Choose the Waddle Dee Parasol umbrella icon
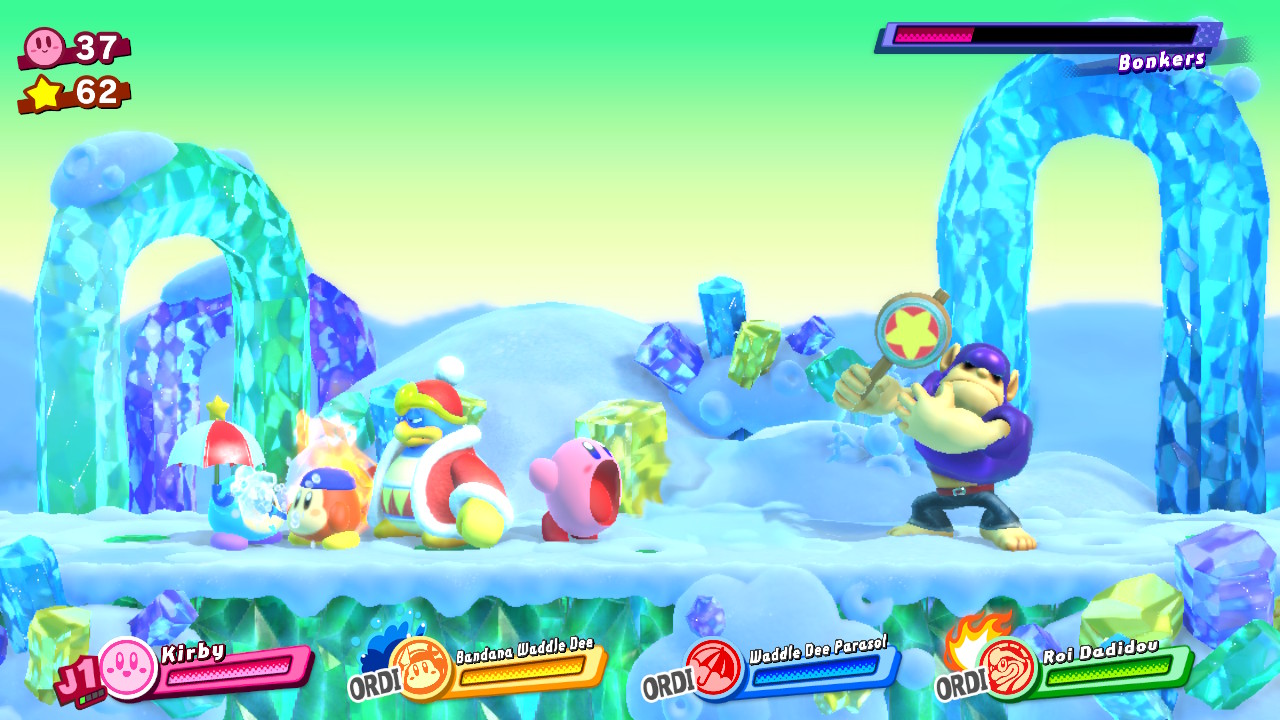 click(714, 668)
